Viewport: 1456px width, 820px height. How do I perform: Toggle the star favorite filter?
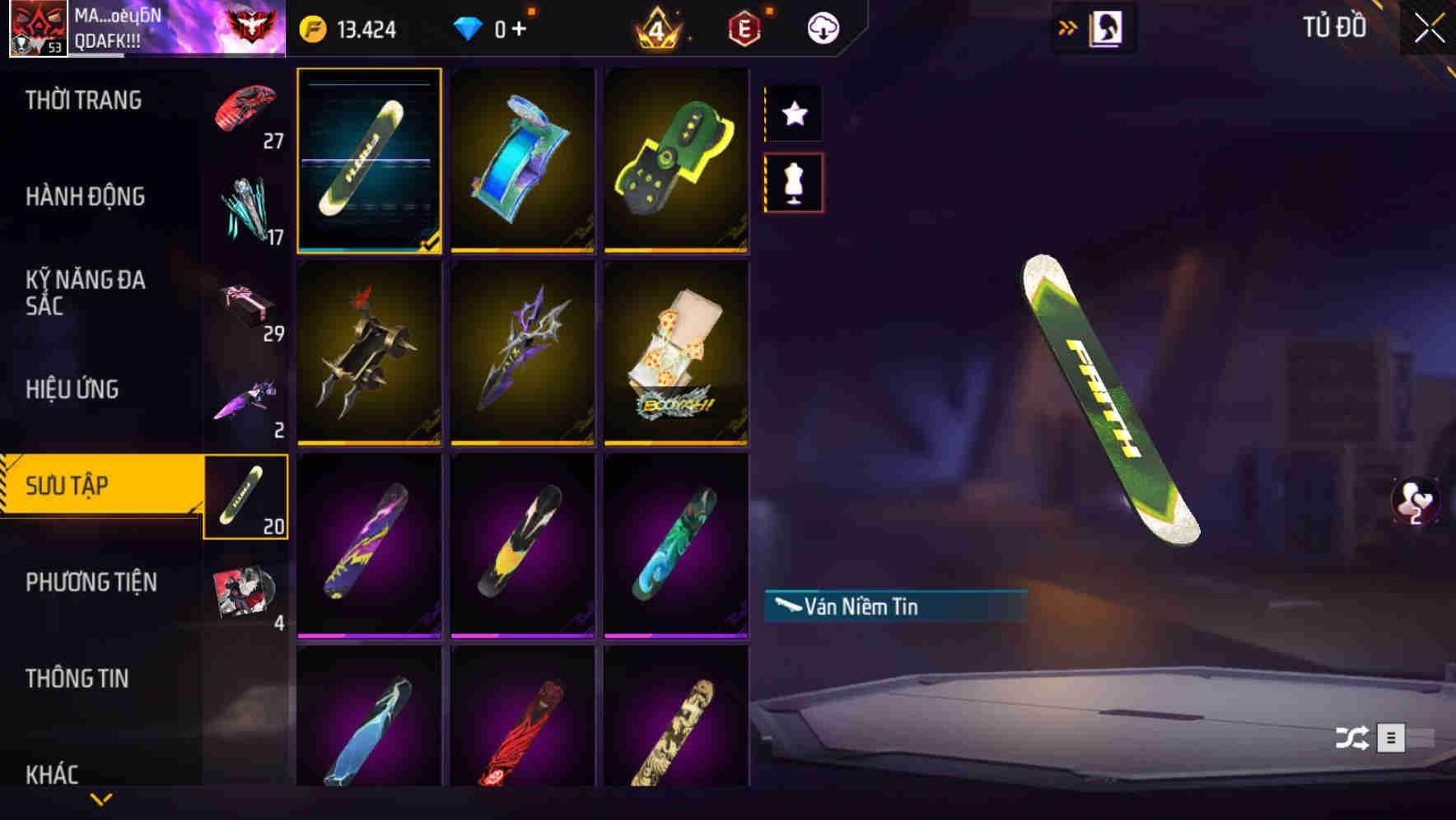pyautogui.click(x=793, y=114)
